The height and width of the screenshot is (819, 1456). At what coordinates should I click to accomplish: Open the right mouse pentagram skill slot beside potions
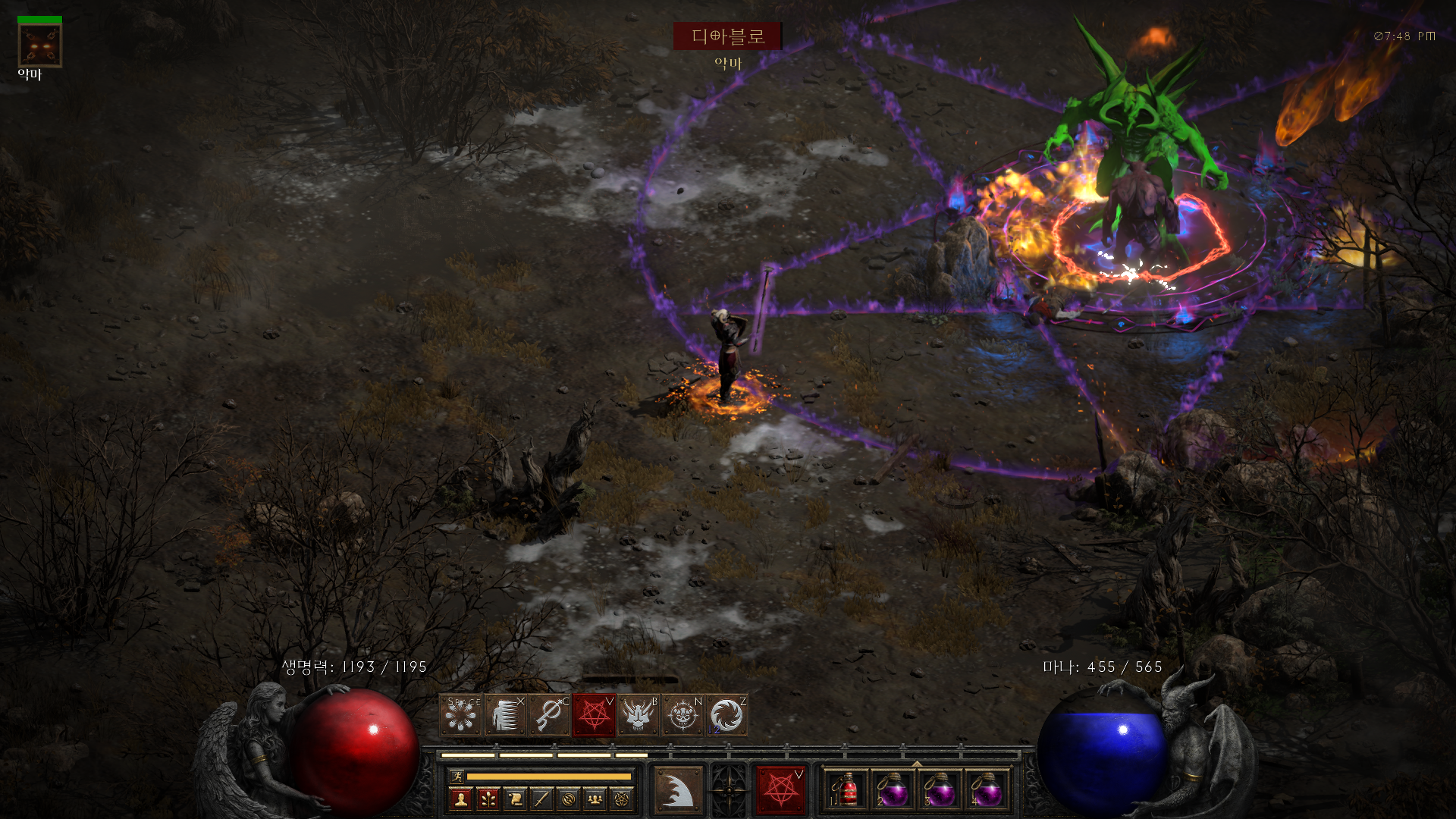781,790
